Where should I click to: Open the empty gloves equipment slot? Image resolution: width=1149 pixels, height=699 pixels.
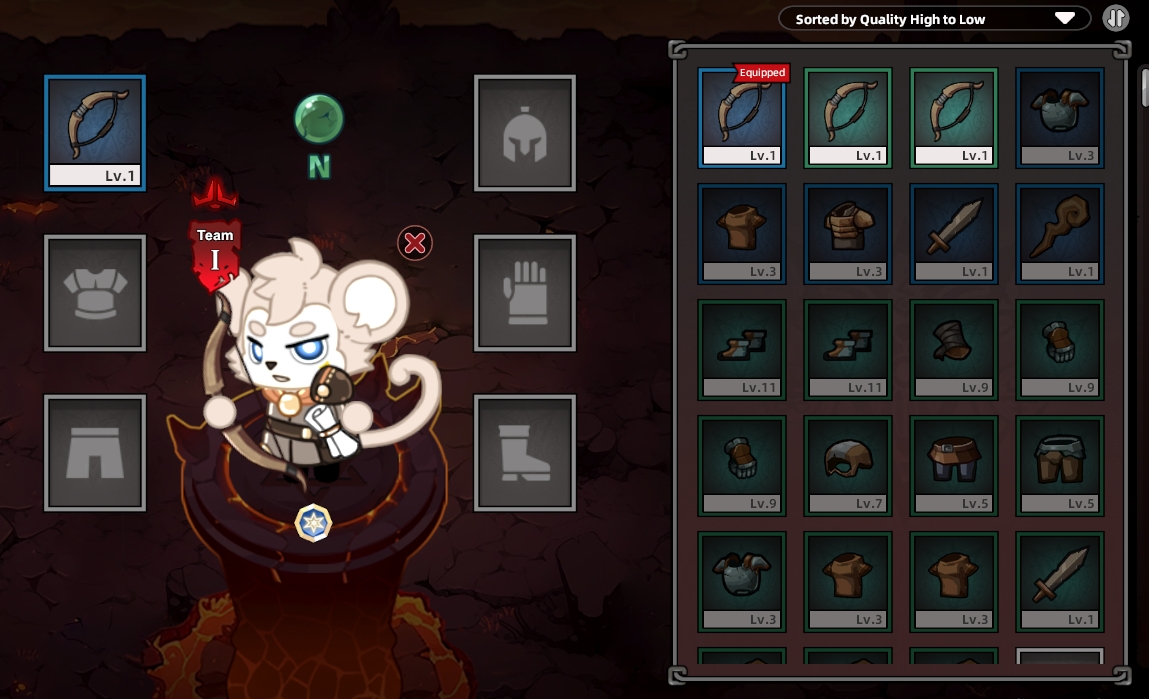(525, 292)
